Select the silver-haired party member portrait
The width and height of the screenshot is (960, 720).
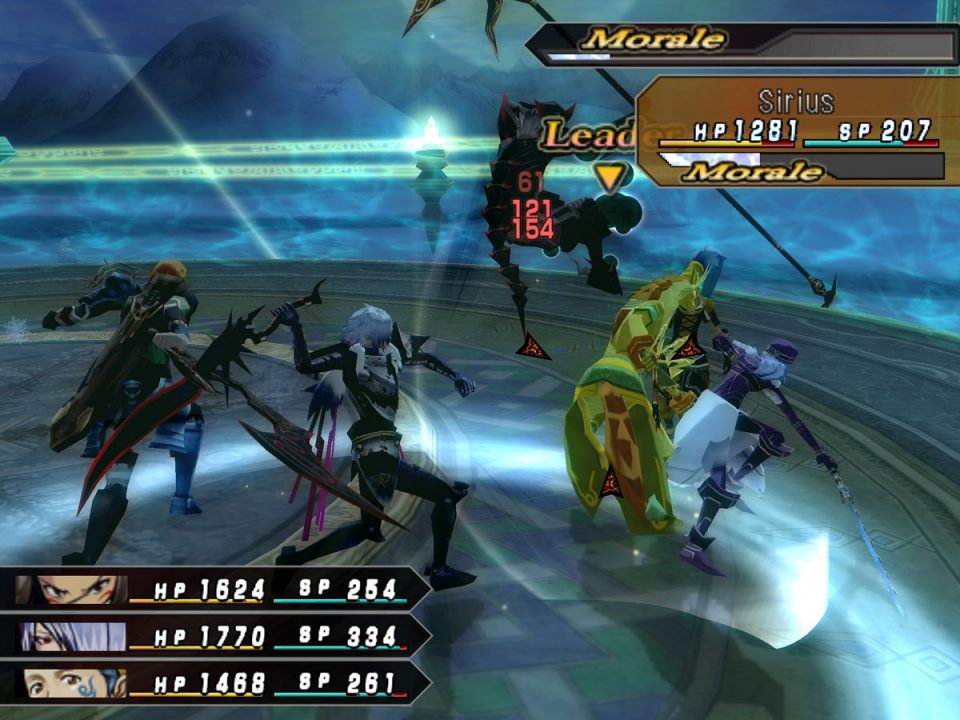(x=72, y=636)
